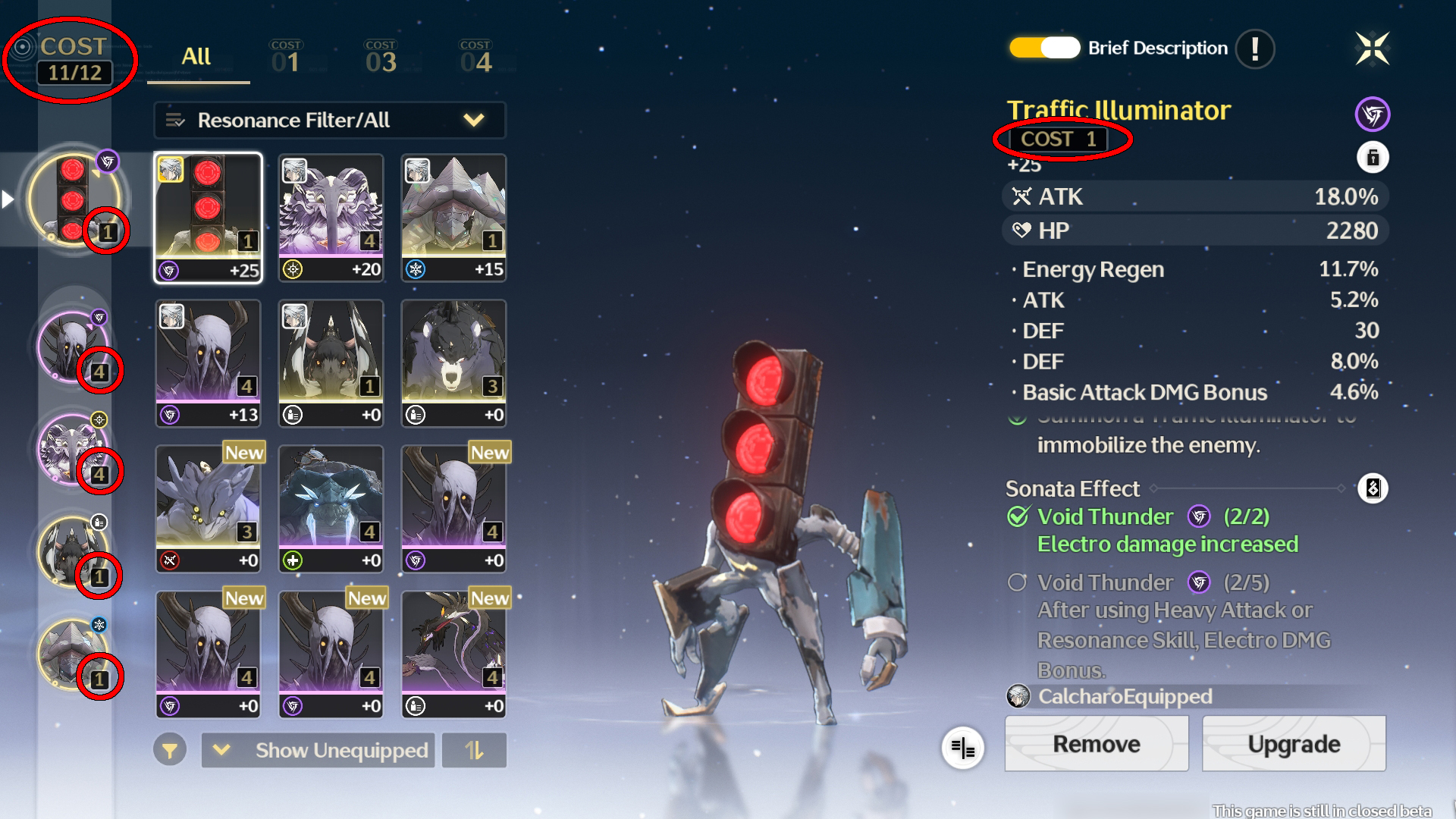Click the exclamation info icon near Brief Description
The height and width of the screenshot is (819, 1456).
coord(1254,48)
